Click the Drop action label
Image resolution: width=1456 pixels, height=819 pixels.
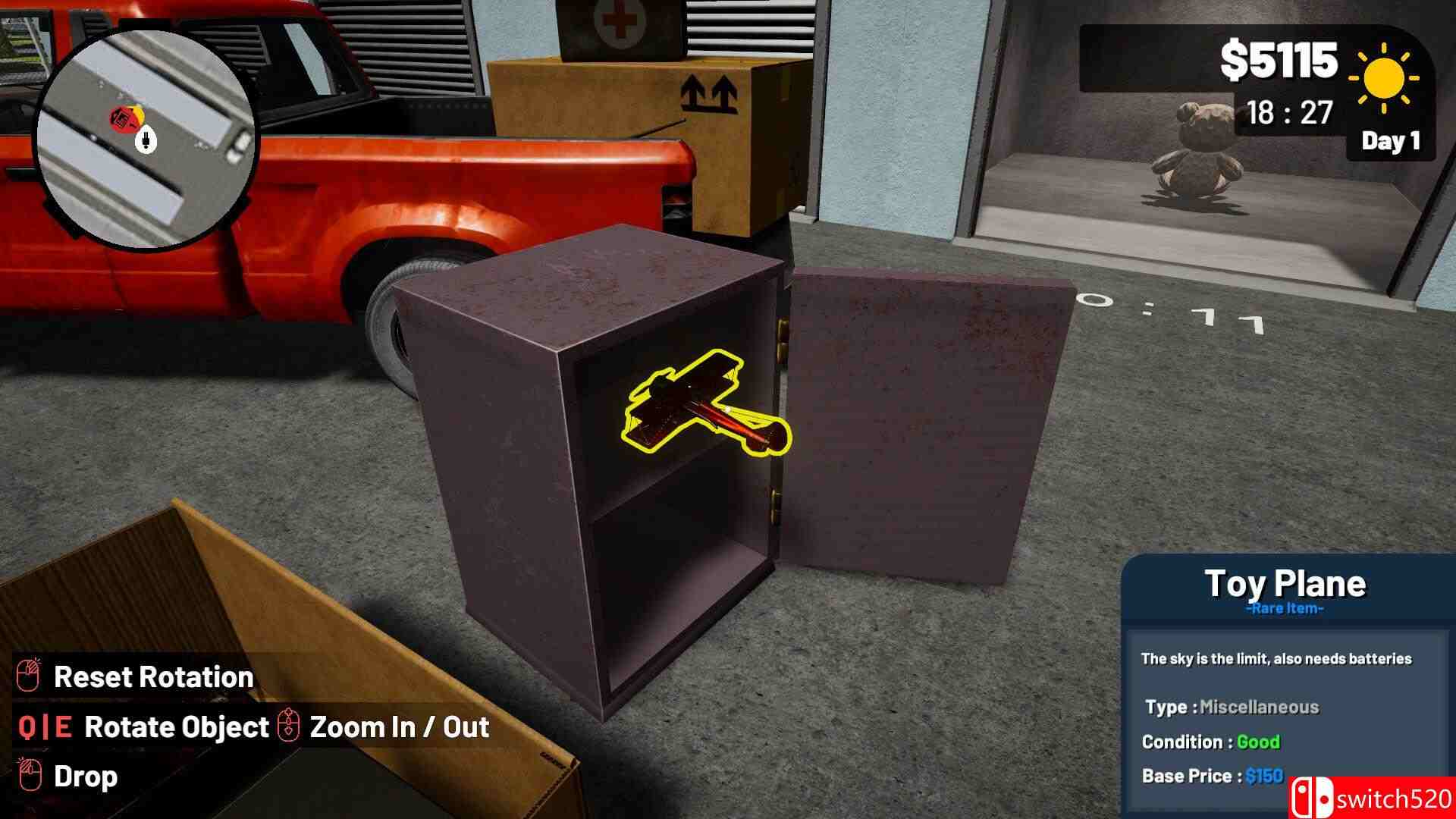(86, 776)
